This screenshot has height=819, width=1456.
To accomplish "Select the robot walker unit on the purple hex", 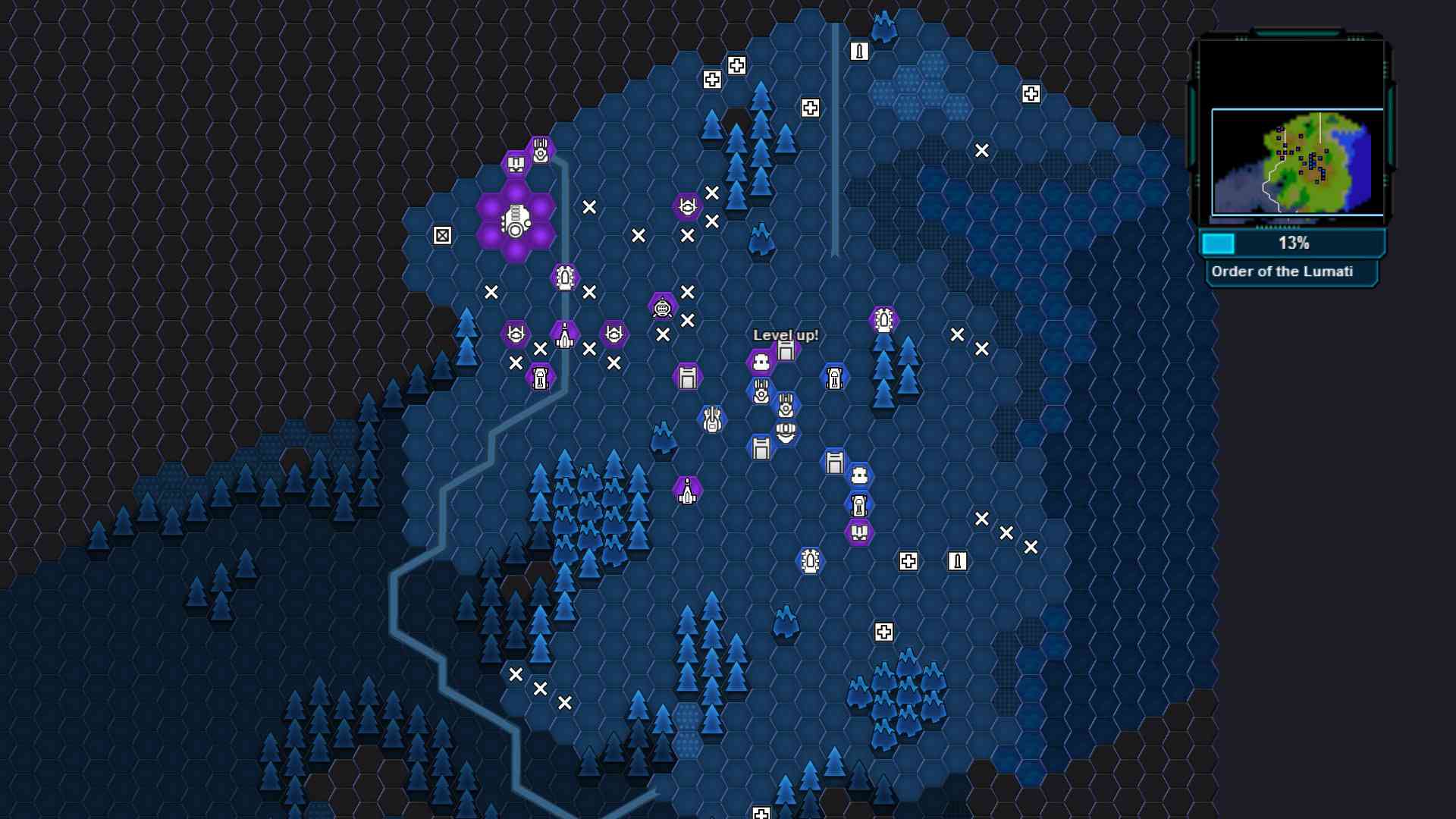I will click(x=663, y=308).
